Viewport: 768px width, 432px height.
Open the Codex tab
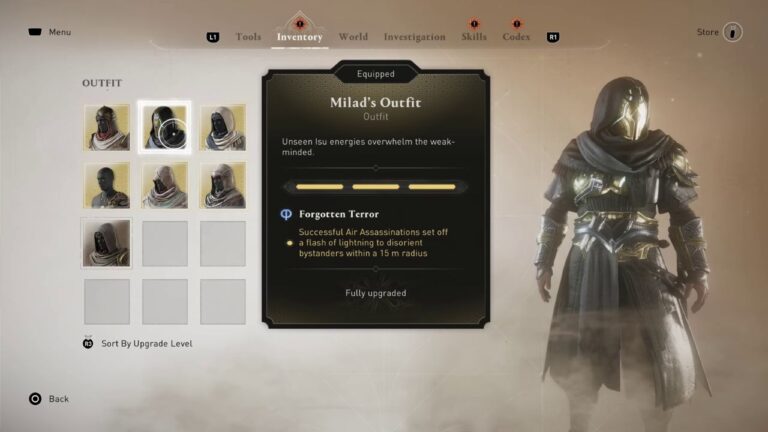coord(516,37)
